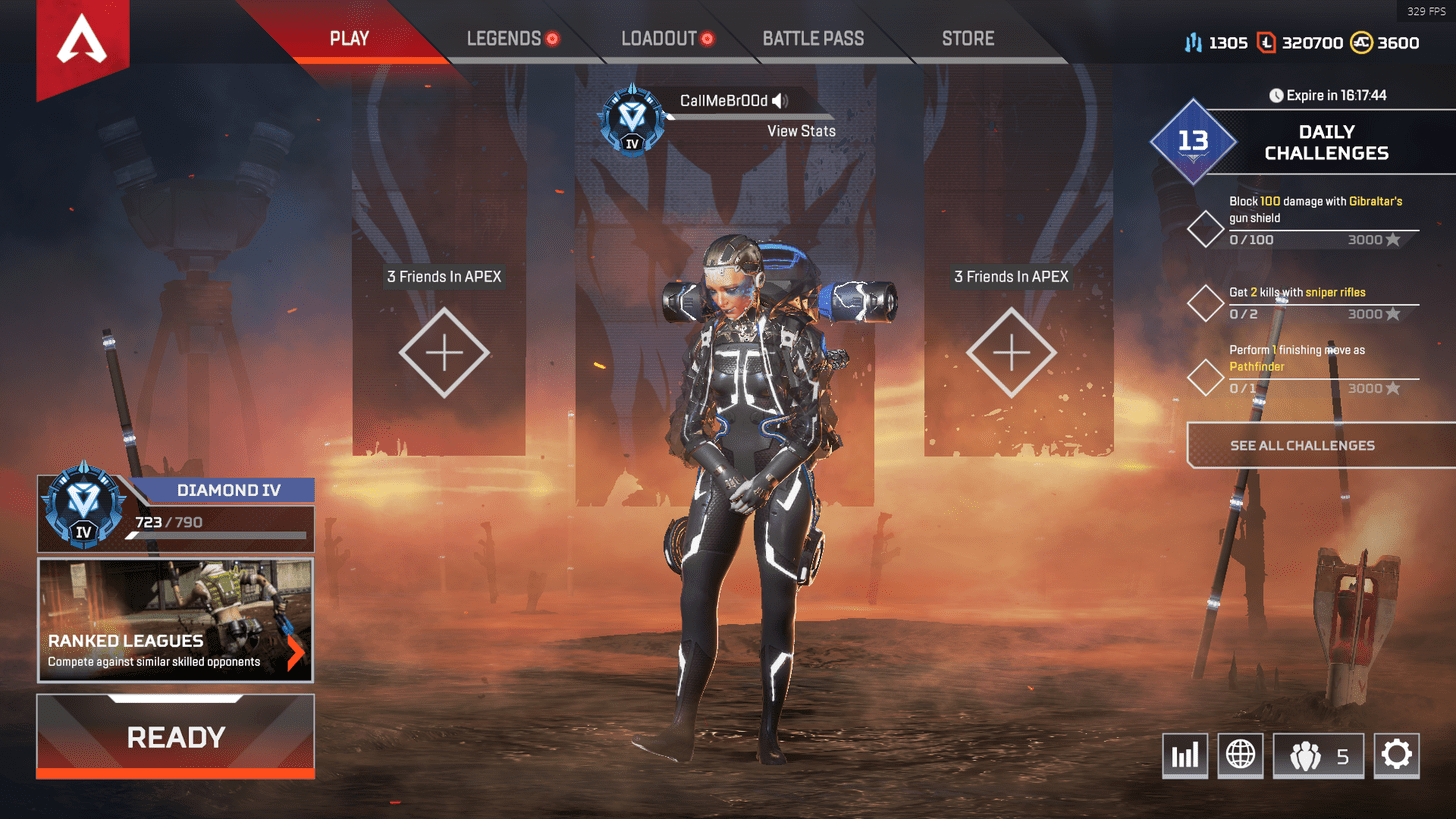
Task: Click the Ready button
Action: 176,737
